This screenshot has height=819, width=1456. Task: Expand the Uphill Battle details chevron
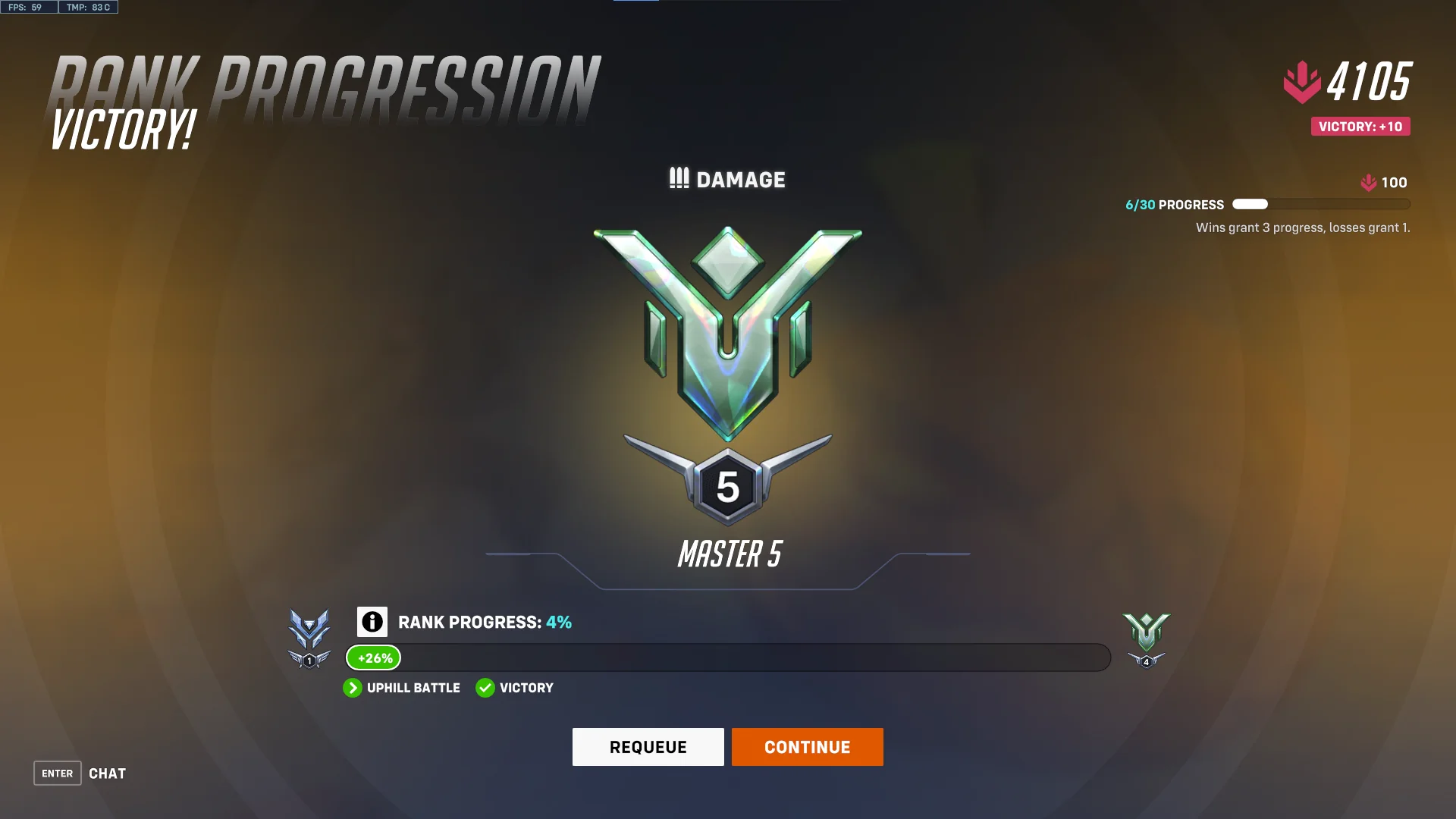point(353,688)
